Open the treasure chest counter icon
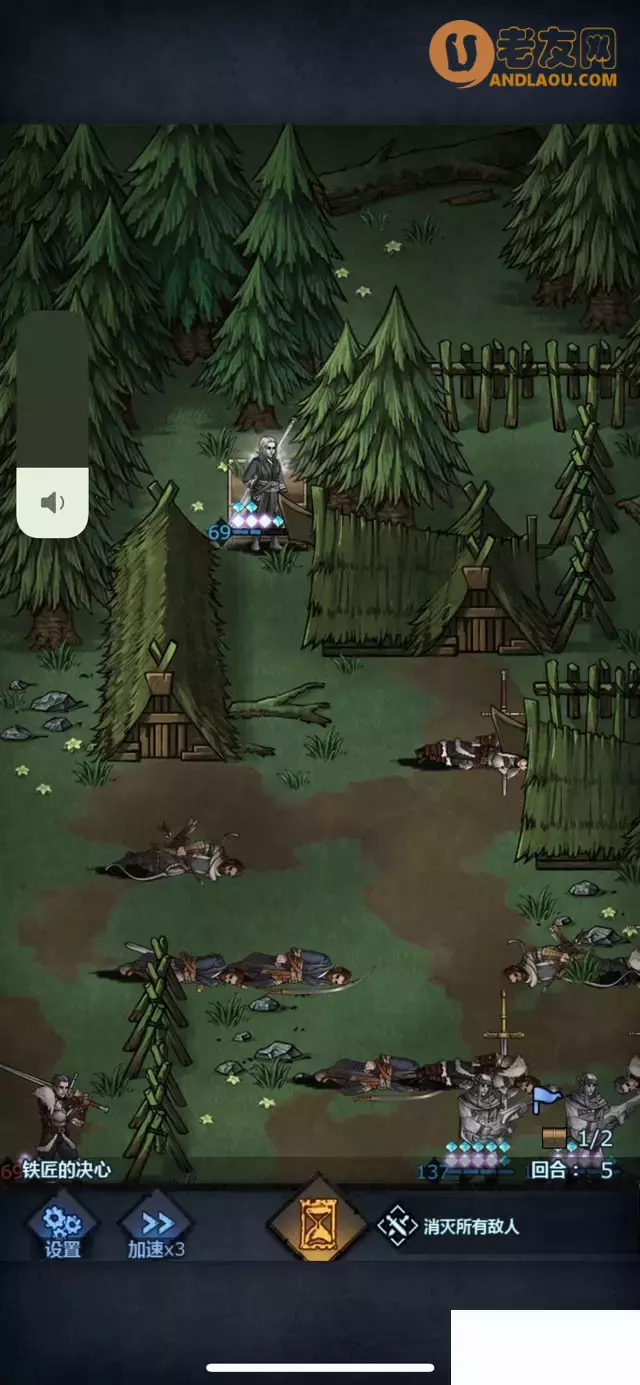The width and height of the screenshot is (640, 1385). 554,1137
